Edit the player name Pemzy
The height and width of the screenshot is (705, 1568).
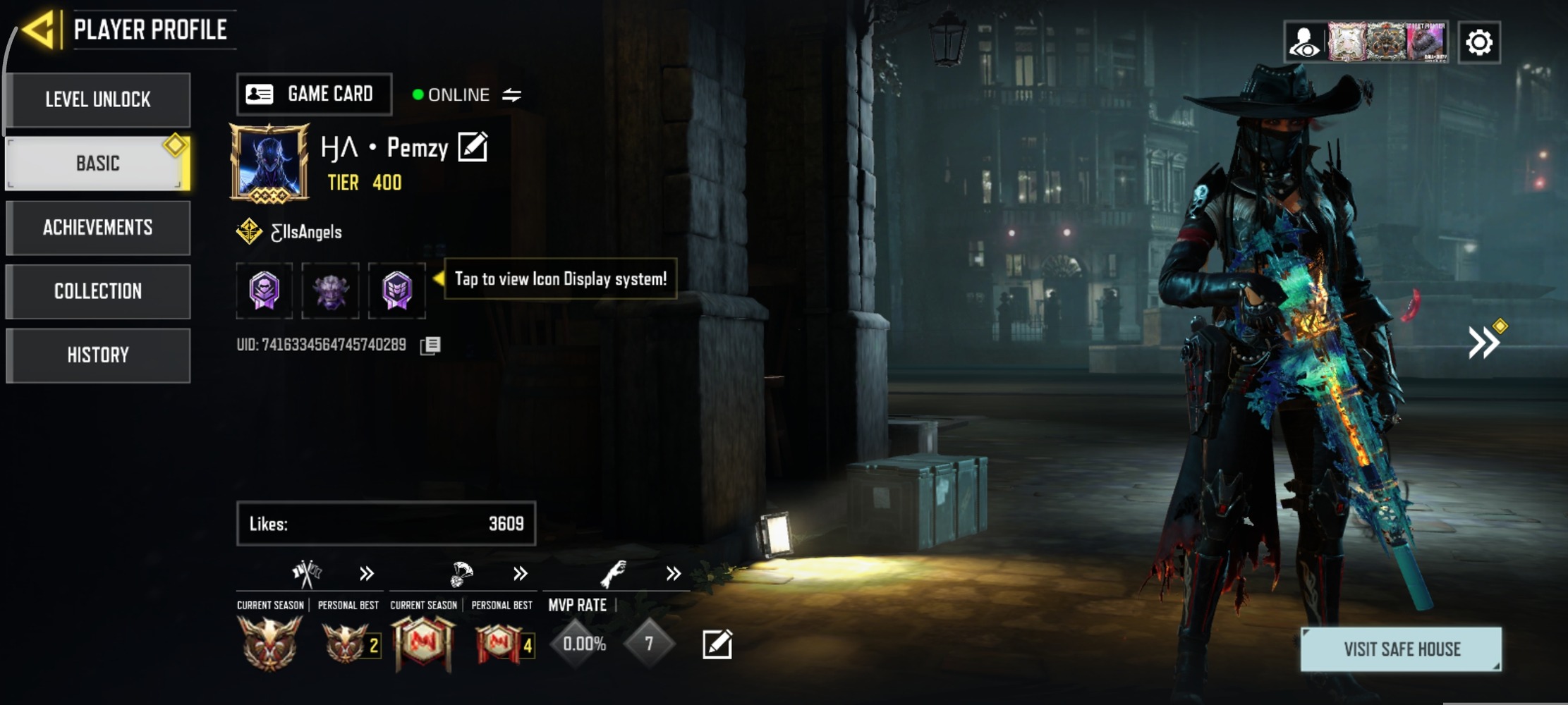[x=473, y=147]
